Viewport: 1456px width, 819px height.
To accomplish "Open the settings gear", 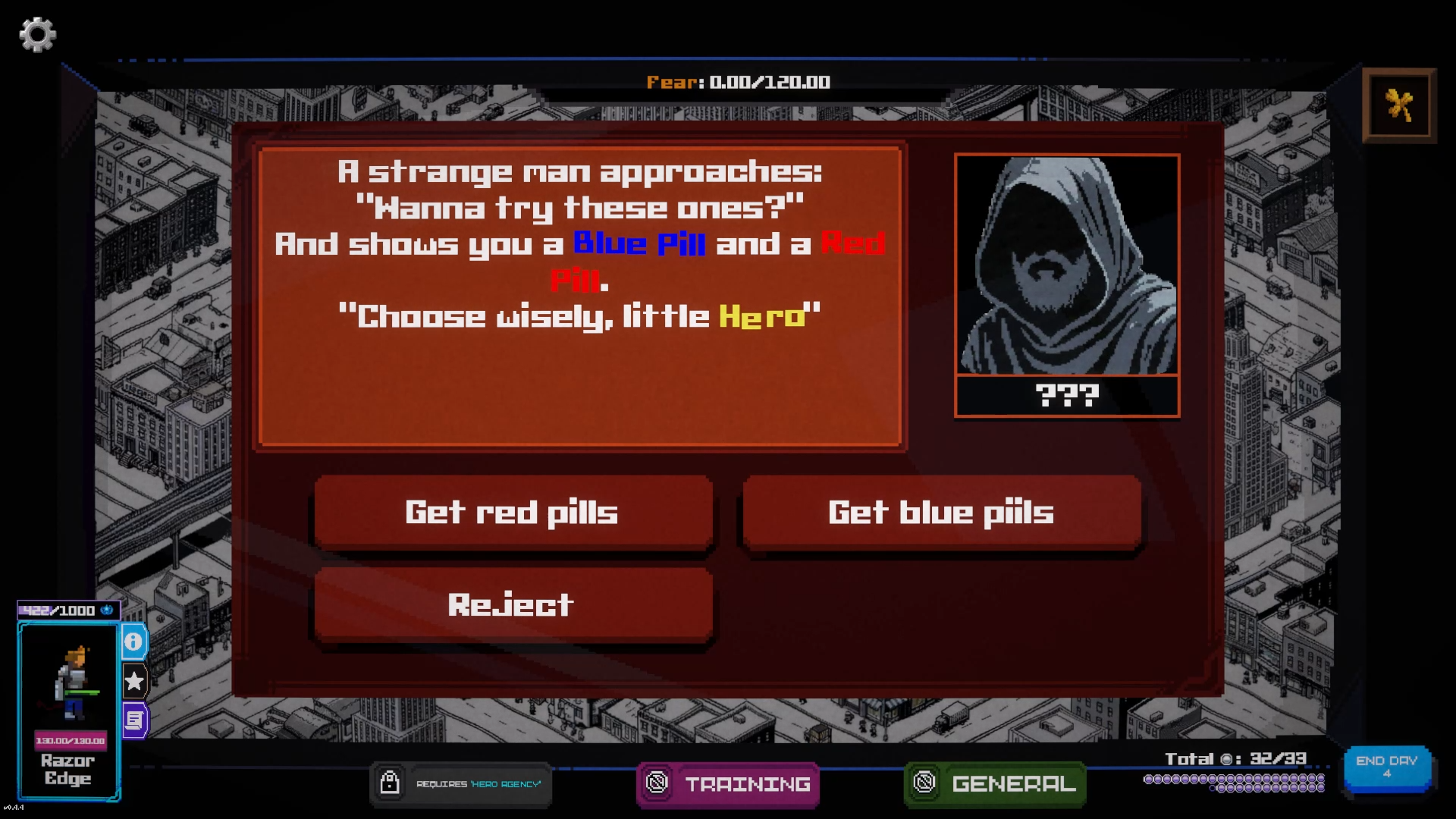I will [37, 34].
